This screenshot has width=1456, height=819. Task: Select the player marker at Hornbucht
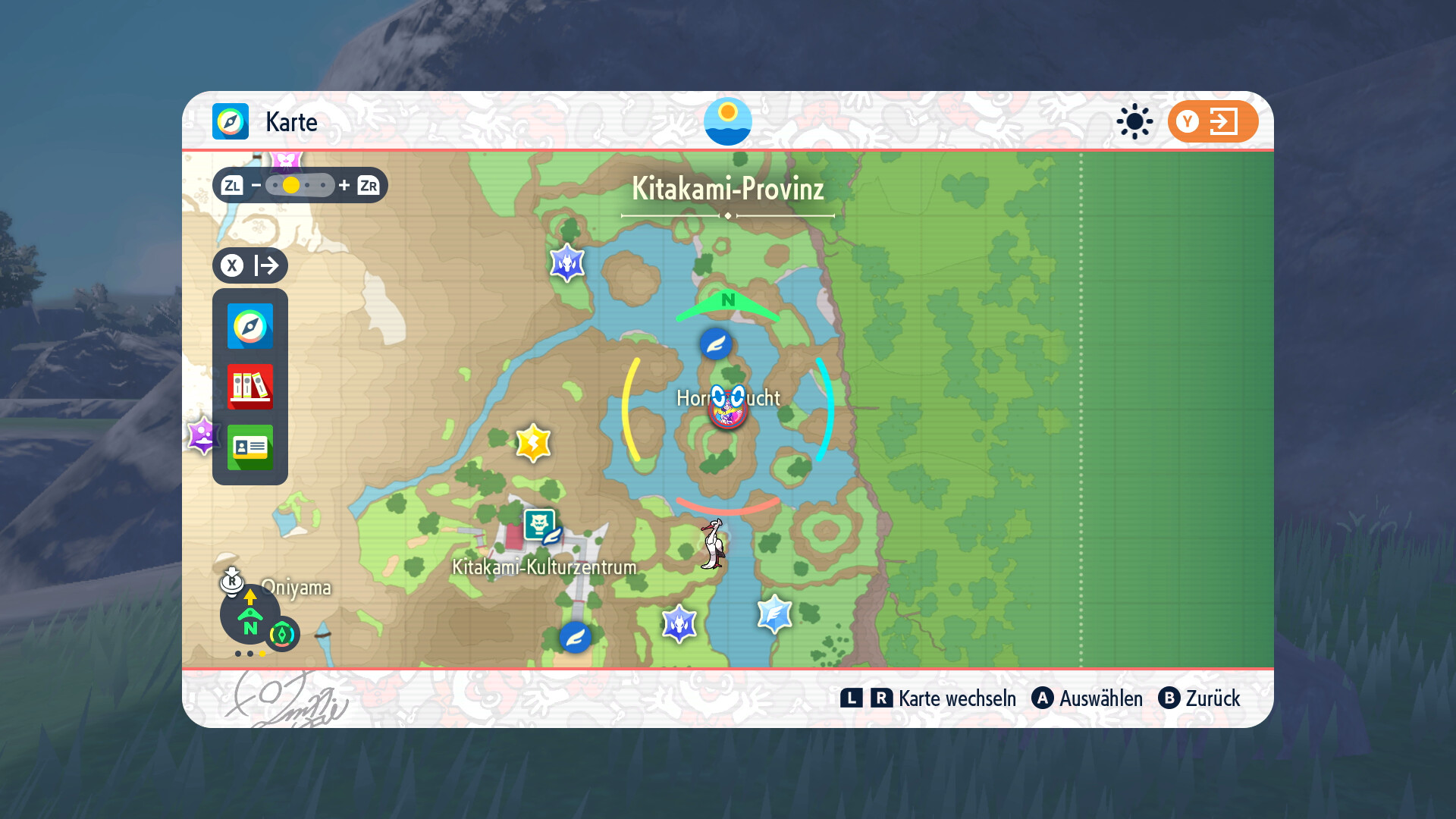[727, 407]
